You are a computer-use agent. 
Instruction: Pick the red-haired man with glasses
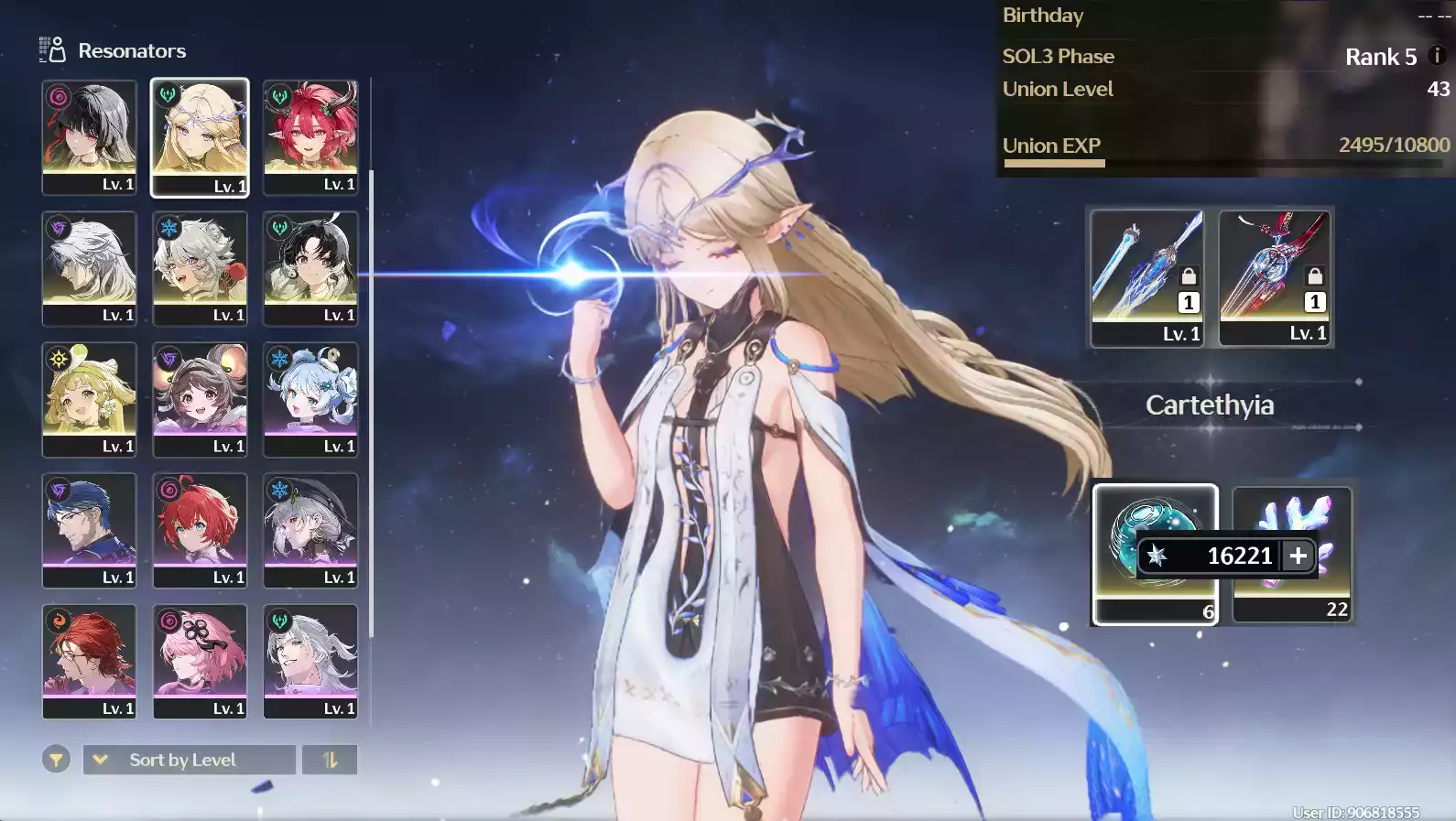(89, 661)
